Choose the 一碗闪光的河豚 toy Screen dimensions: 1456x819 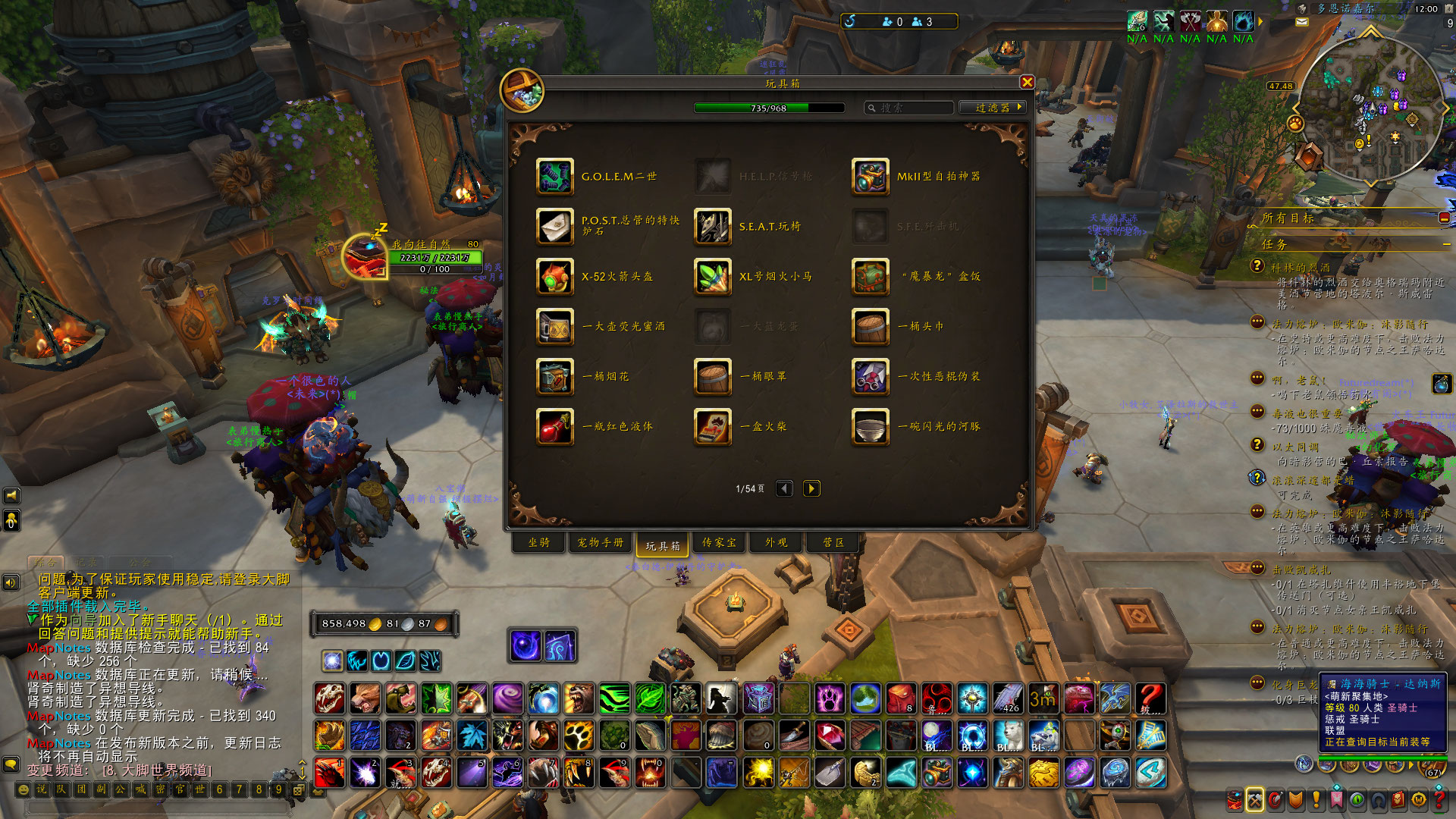[870, 426]
